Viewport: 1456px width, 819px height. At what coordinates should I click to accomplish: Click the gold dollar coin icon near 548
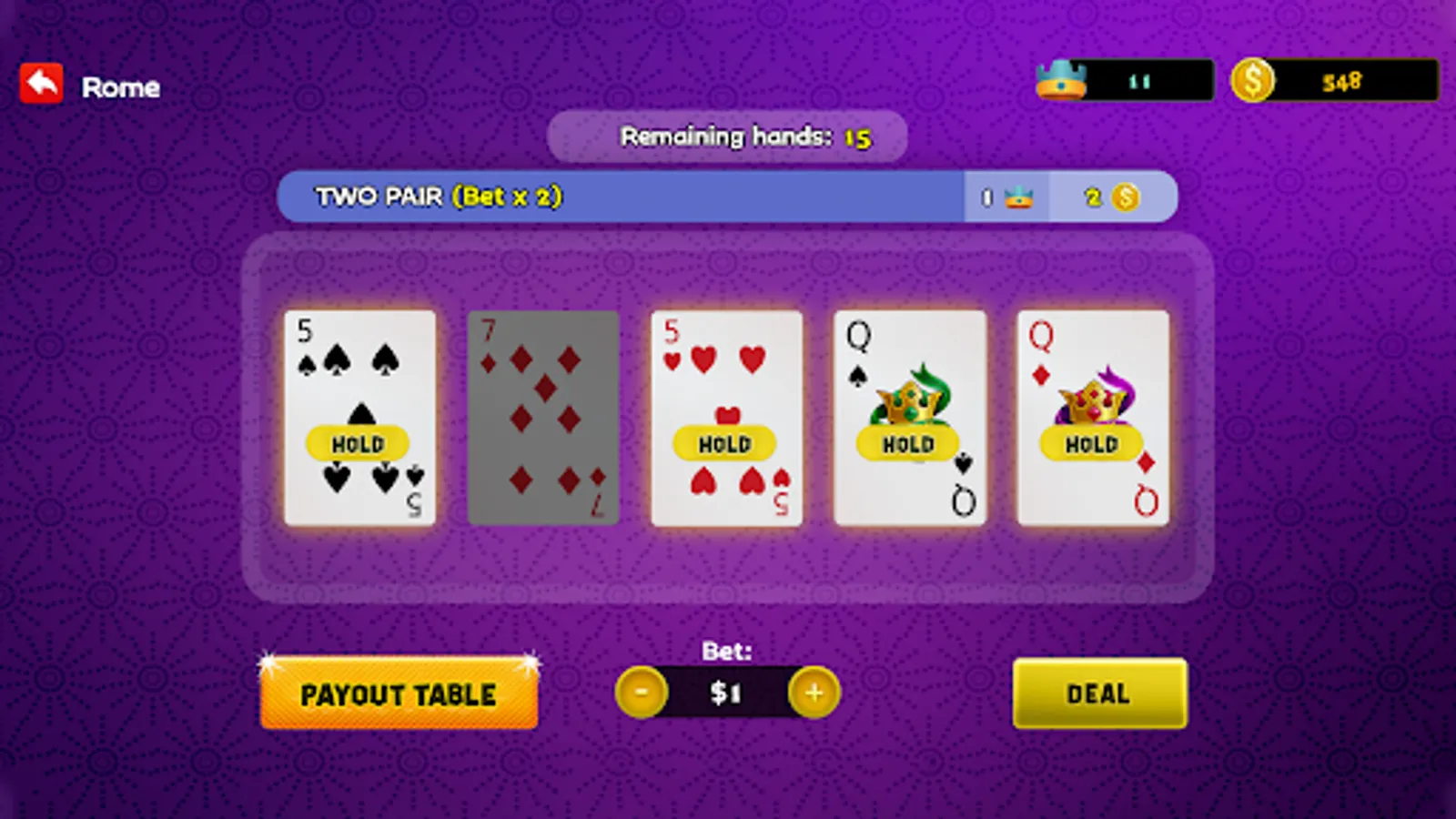[x=1256, y=79]
